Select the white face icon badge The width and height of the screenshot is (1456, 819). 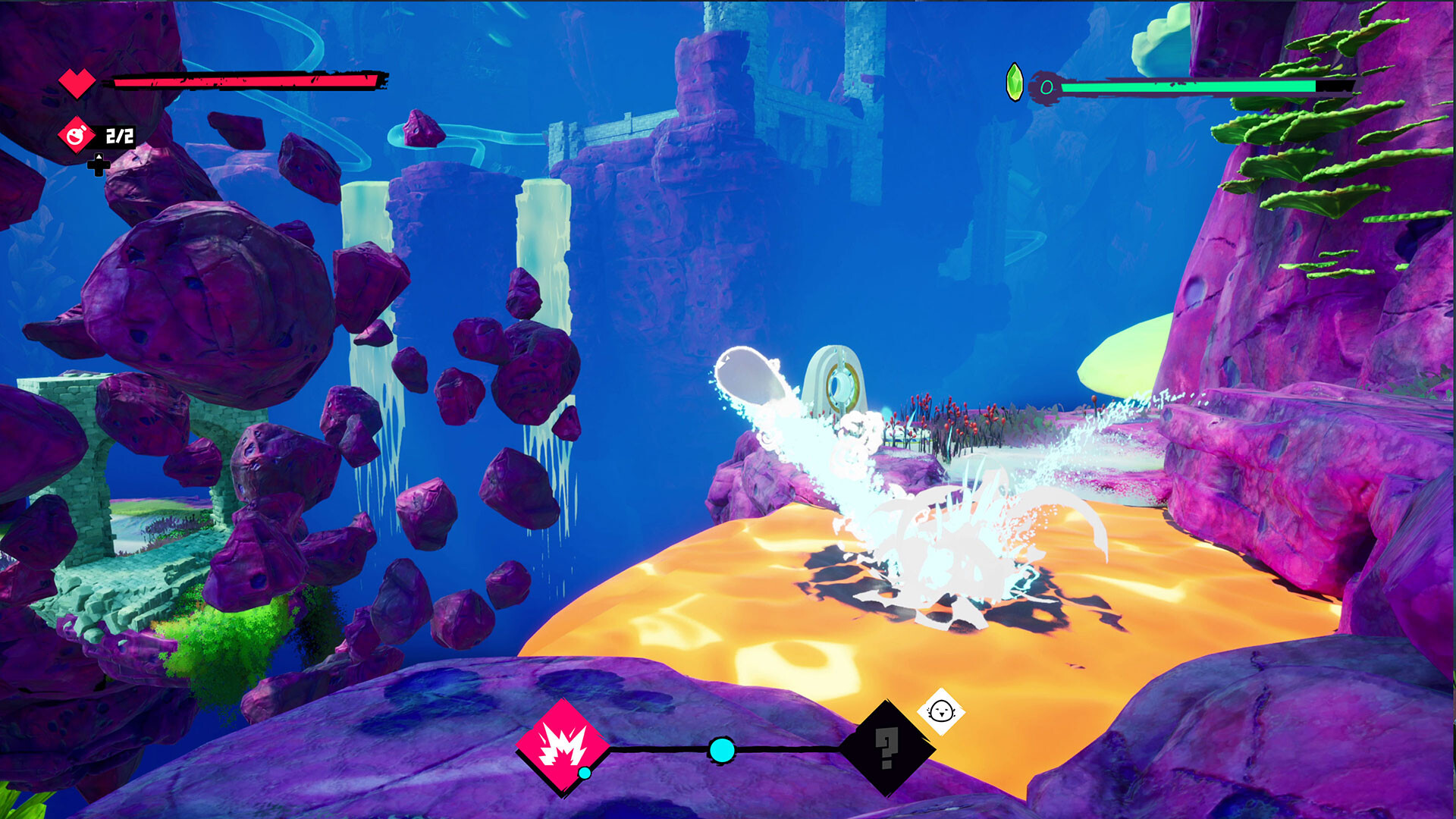tap(941, 711)
